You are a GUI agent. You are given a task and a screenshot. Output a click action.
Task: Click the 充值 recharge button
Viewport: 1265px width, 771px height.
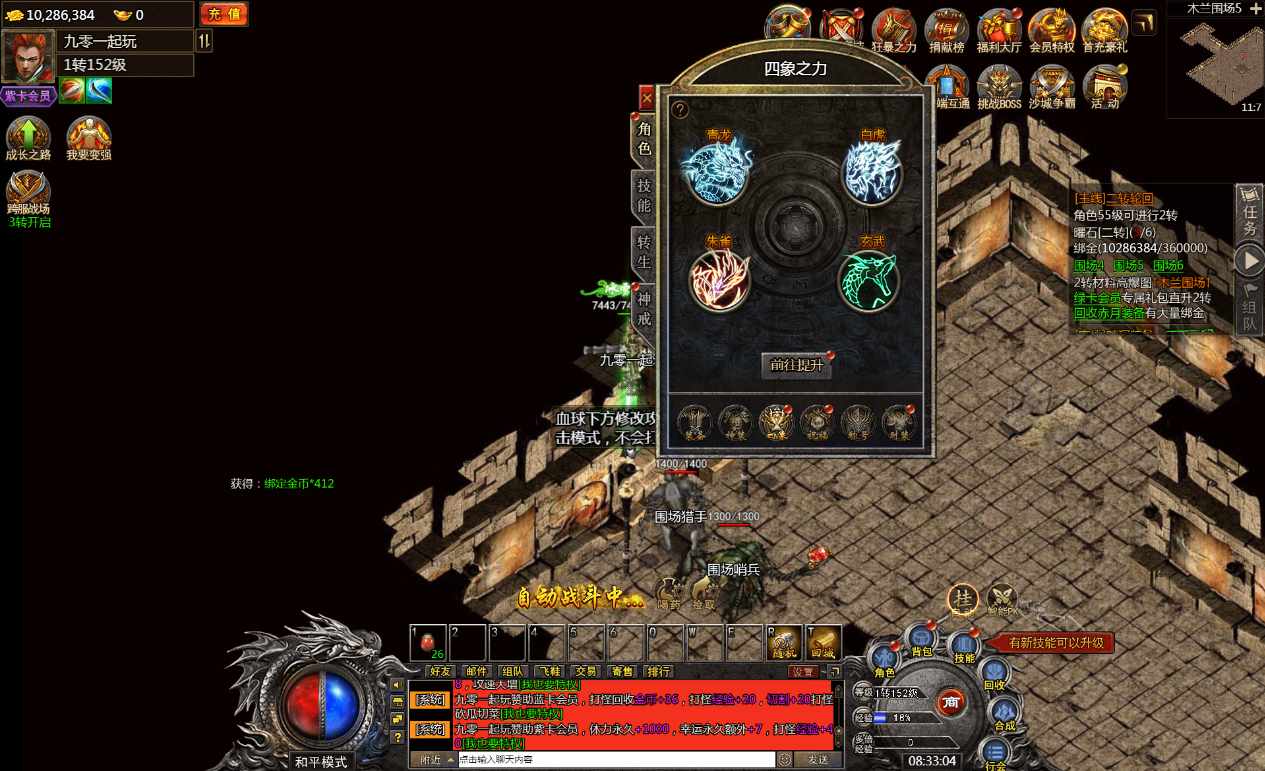[x=224, y=14]
